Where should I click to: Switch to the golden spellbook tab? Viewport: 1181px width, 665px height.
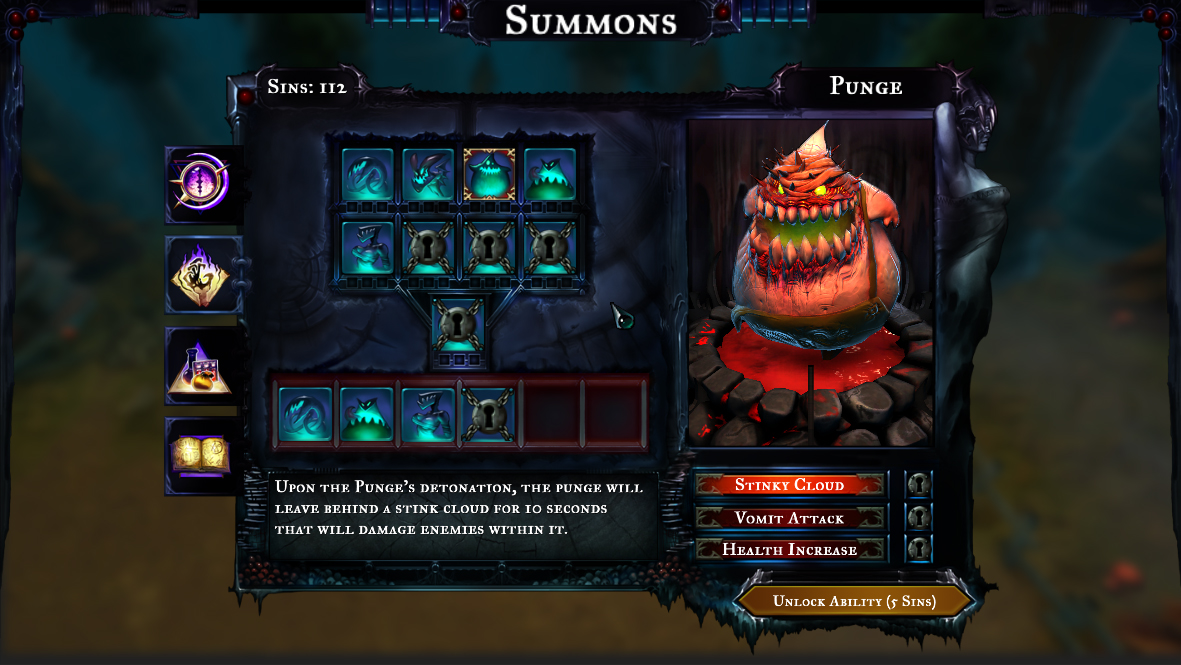click(203, 456)
